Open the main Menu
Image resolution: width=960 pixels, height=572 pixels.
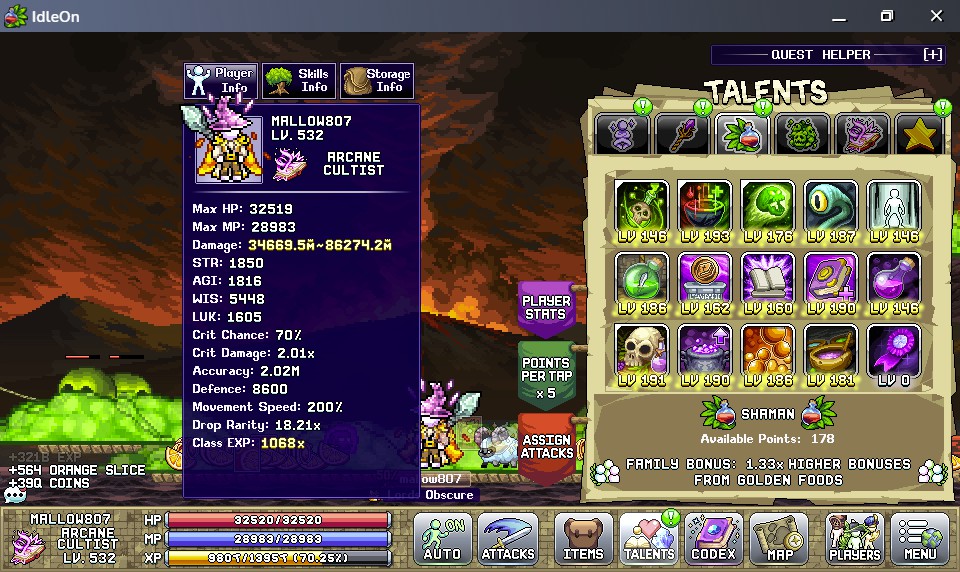pos(920,538)
